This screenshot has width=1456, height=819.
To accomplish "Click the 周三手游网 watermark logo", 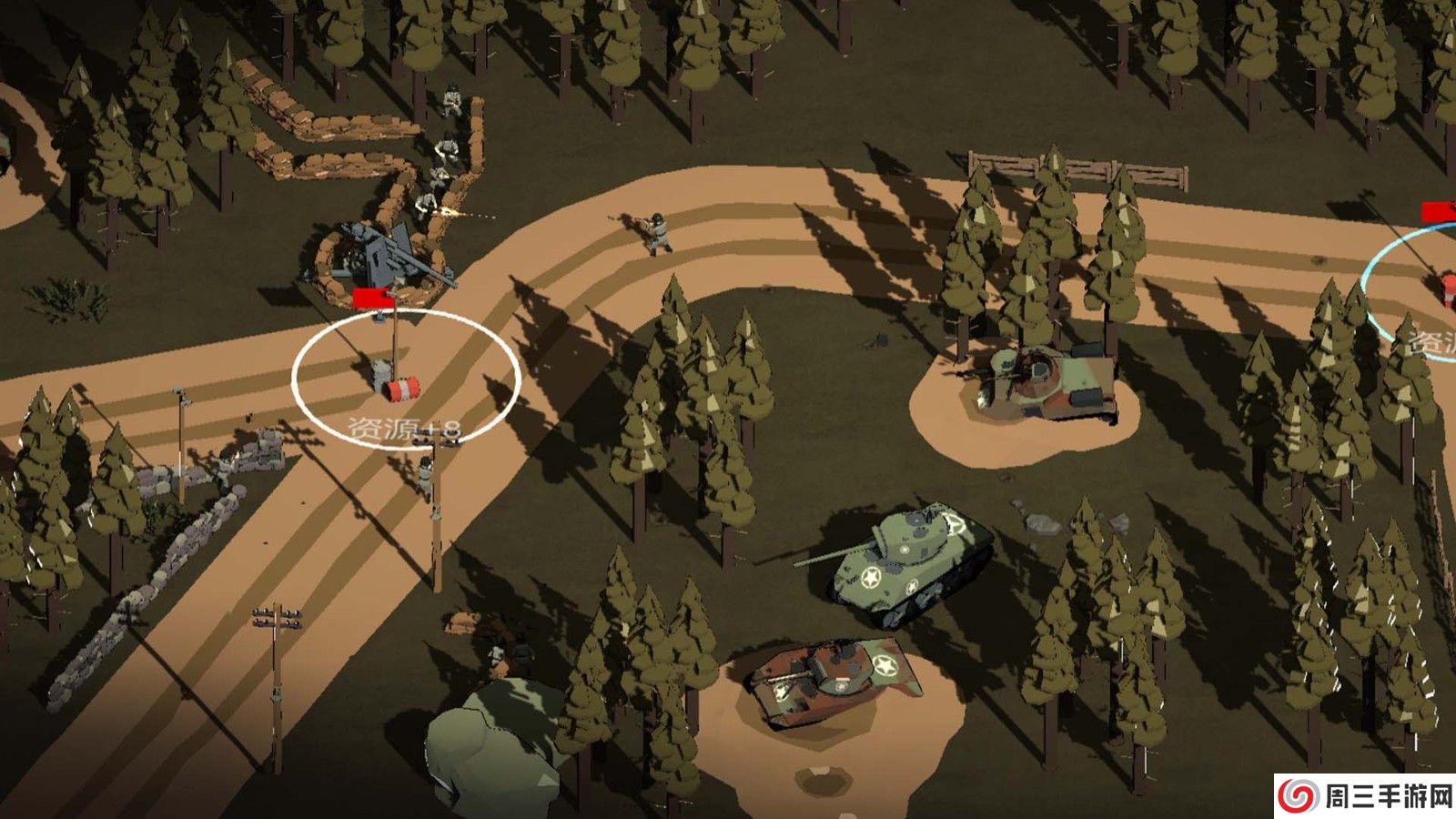I will click(1364, 796).
